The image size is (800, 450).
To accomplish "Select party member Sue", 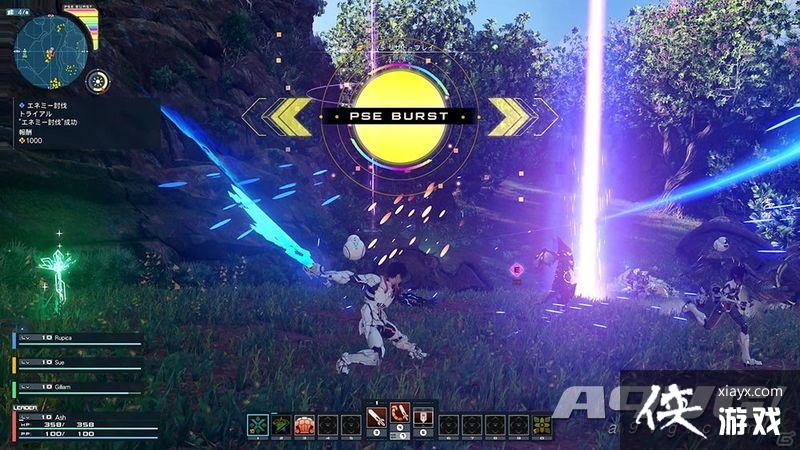I will pyautogui.click(x=75, y=363).
